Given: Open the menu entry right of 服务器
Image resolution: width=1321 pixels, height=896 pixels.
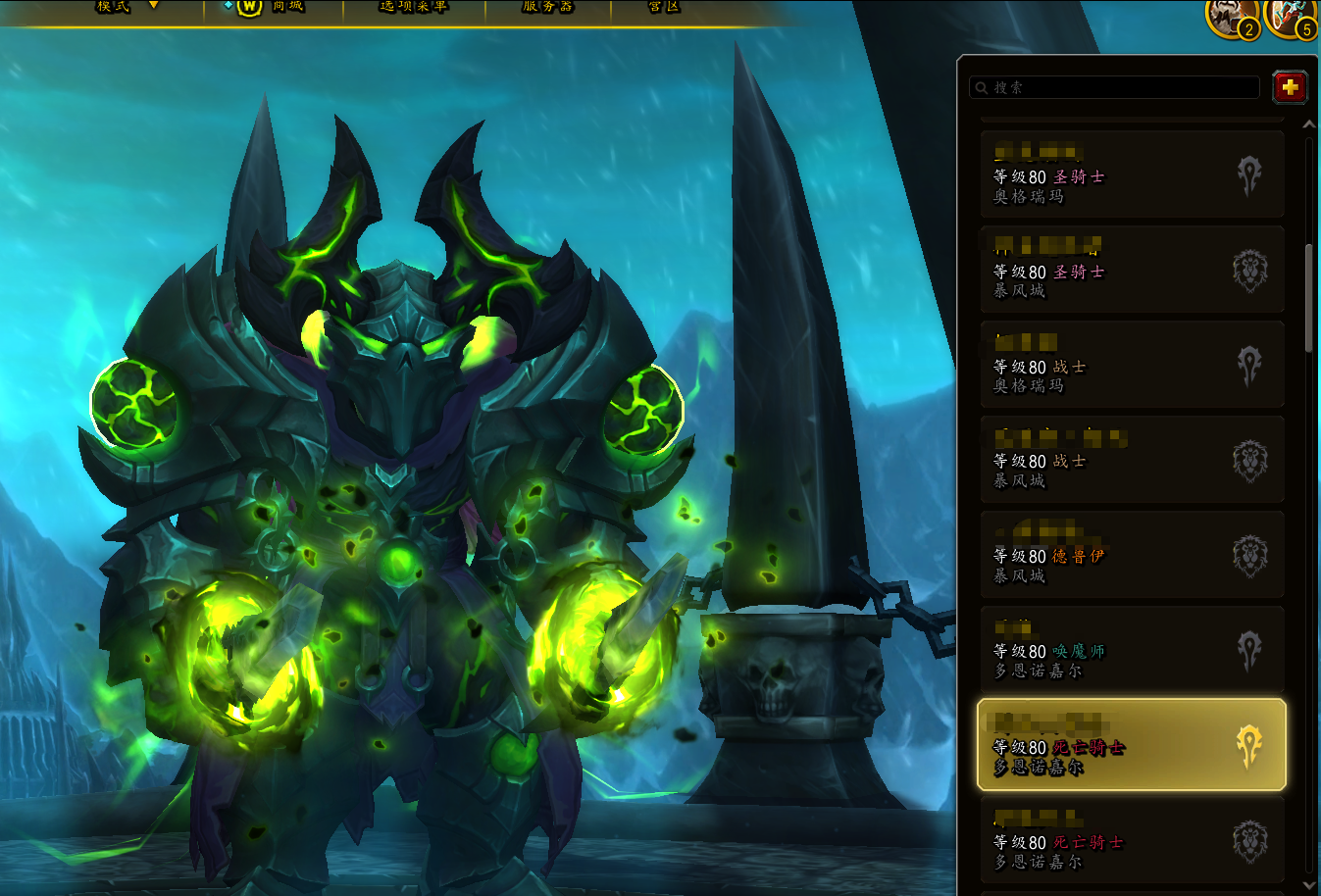Looking at the screenshot, I should [x=664, y=7].
